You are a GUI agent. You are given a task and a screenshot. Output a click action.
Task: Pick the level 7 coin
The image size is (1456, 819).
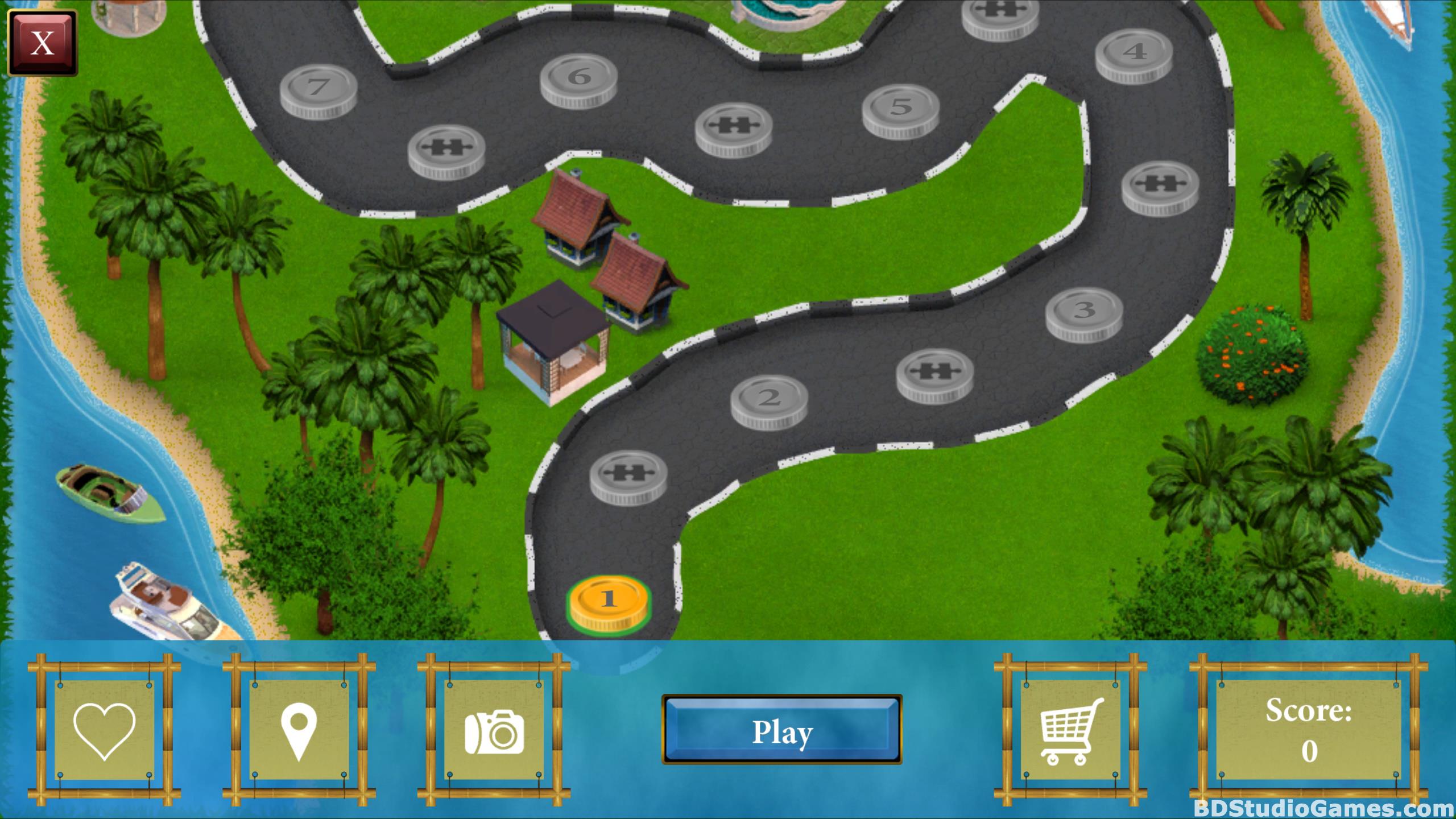(318, 90)
